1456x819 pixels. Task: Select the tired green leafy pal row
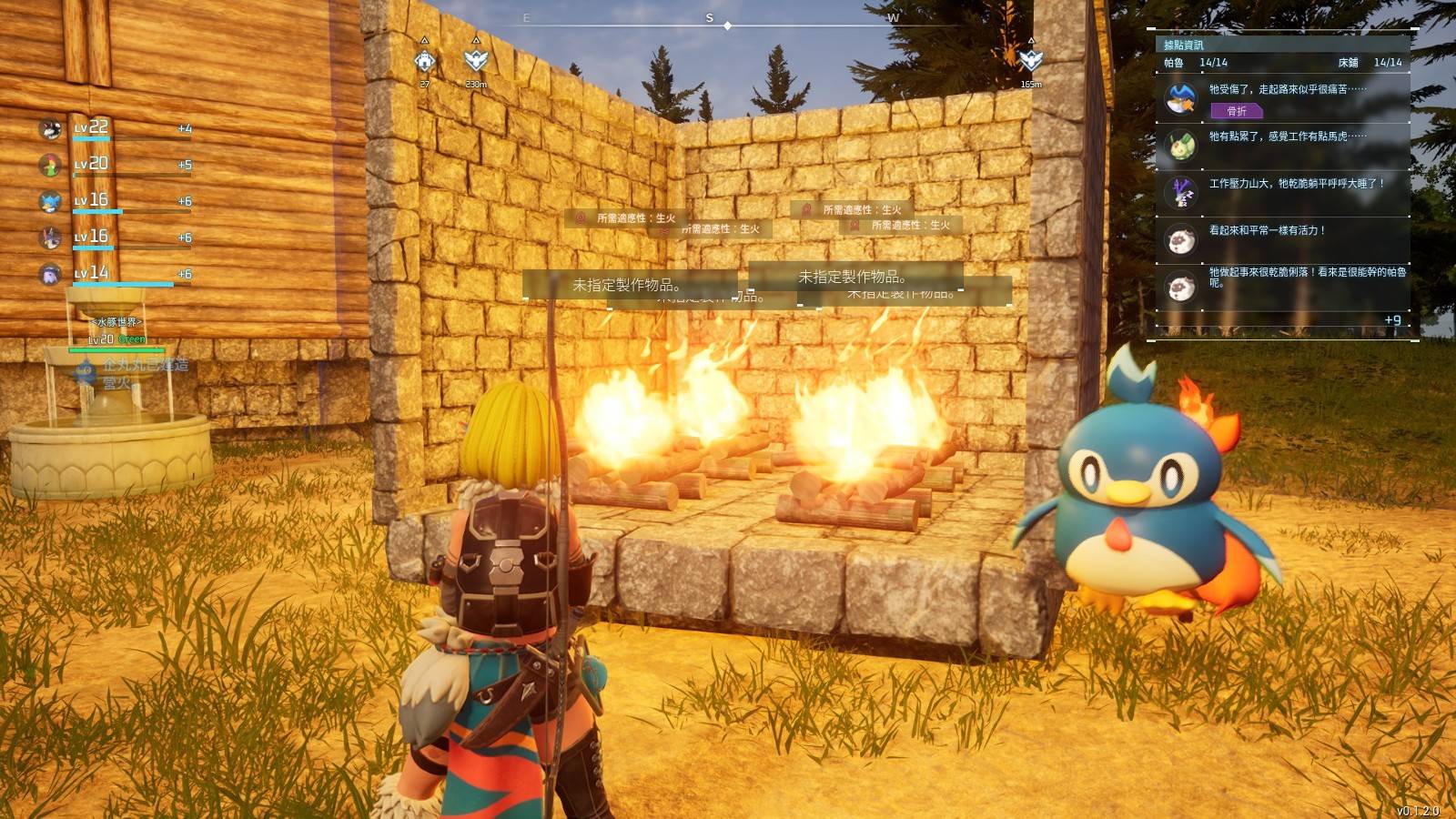click(1283, 146)
